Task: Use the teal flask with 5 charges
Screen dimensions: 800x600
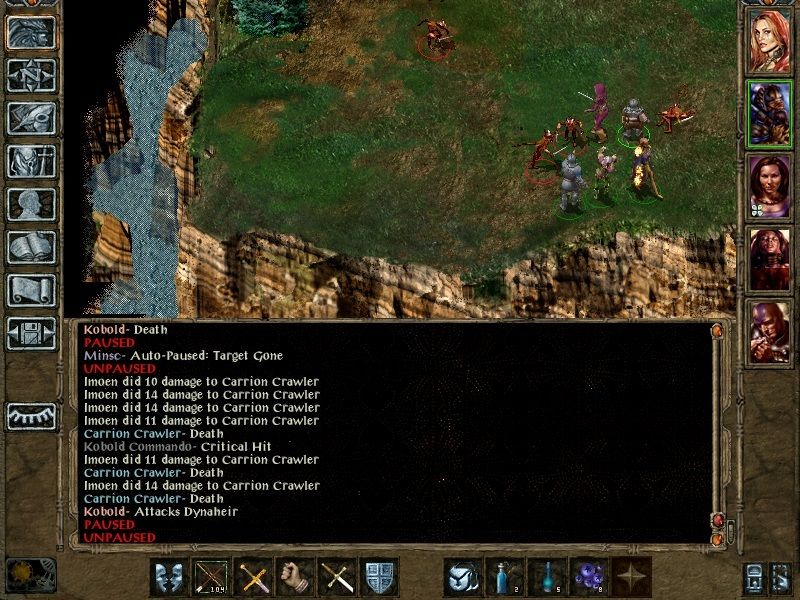Action: [547, 577]
